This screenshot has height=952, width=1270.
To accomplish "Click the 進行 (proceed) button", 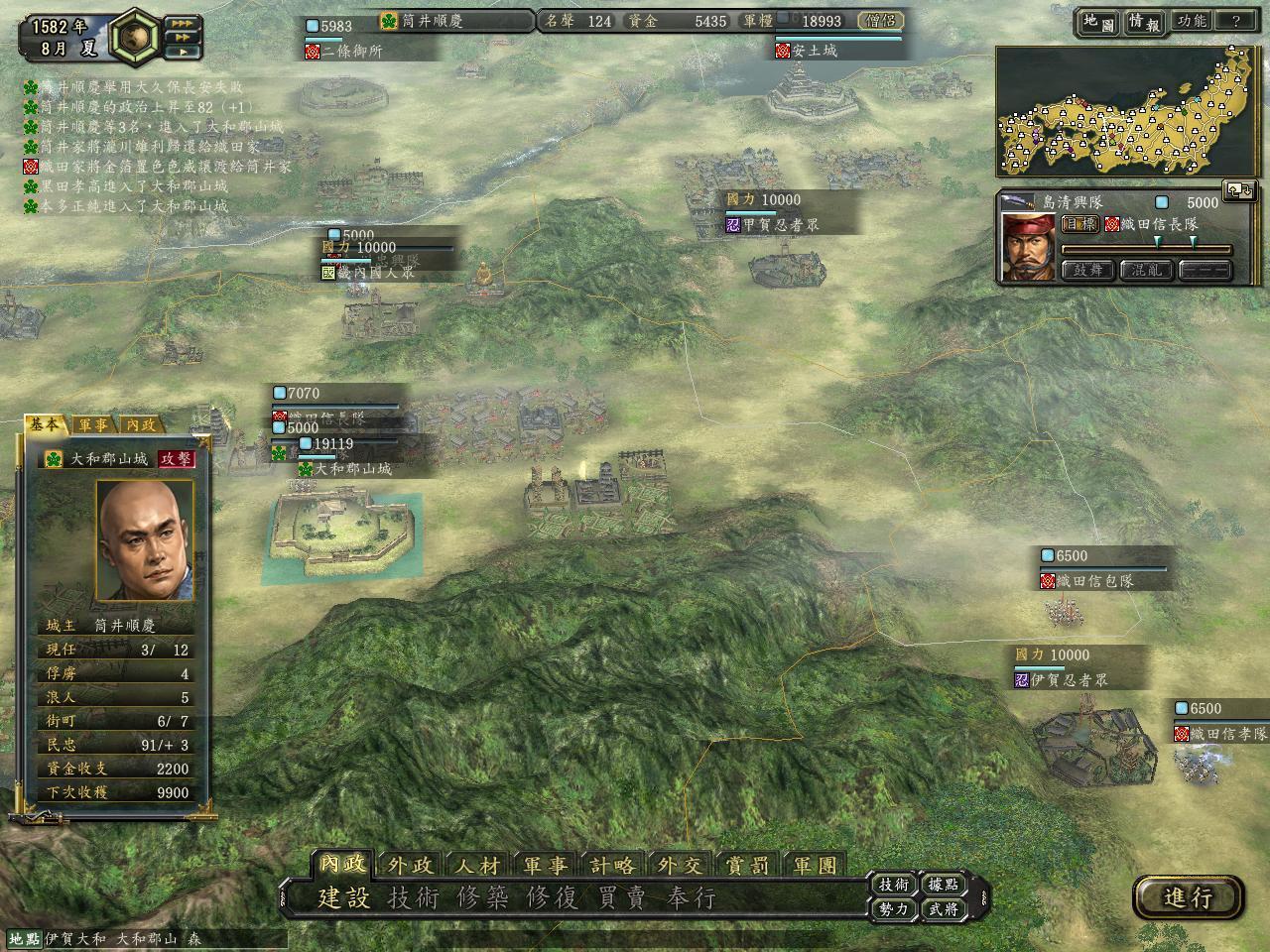I will pyautogui.click(x=1188, y=897).
